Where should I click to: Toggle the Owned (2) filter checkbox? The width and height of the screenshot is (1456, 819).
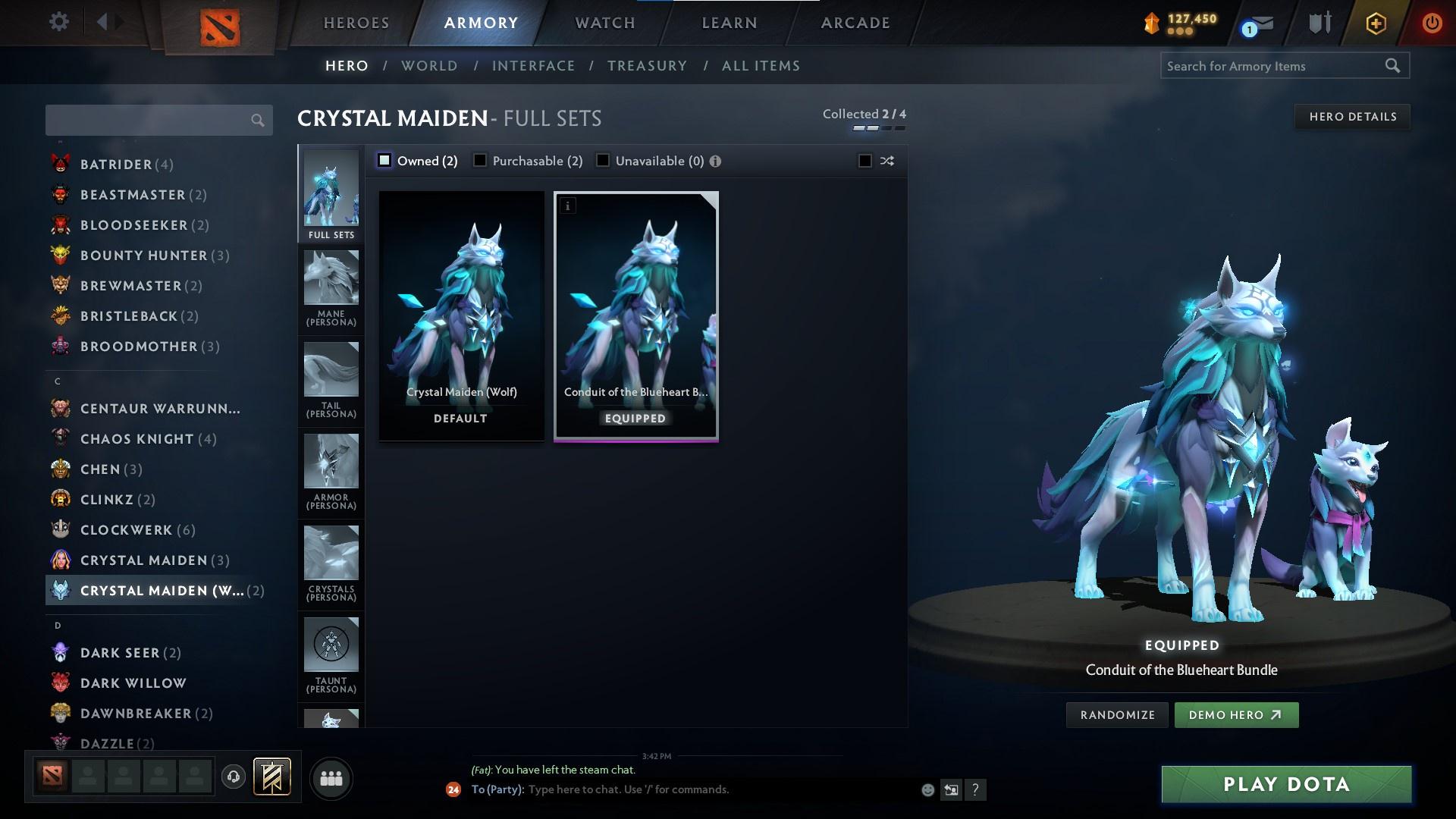(384, 160)
